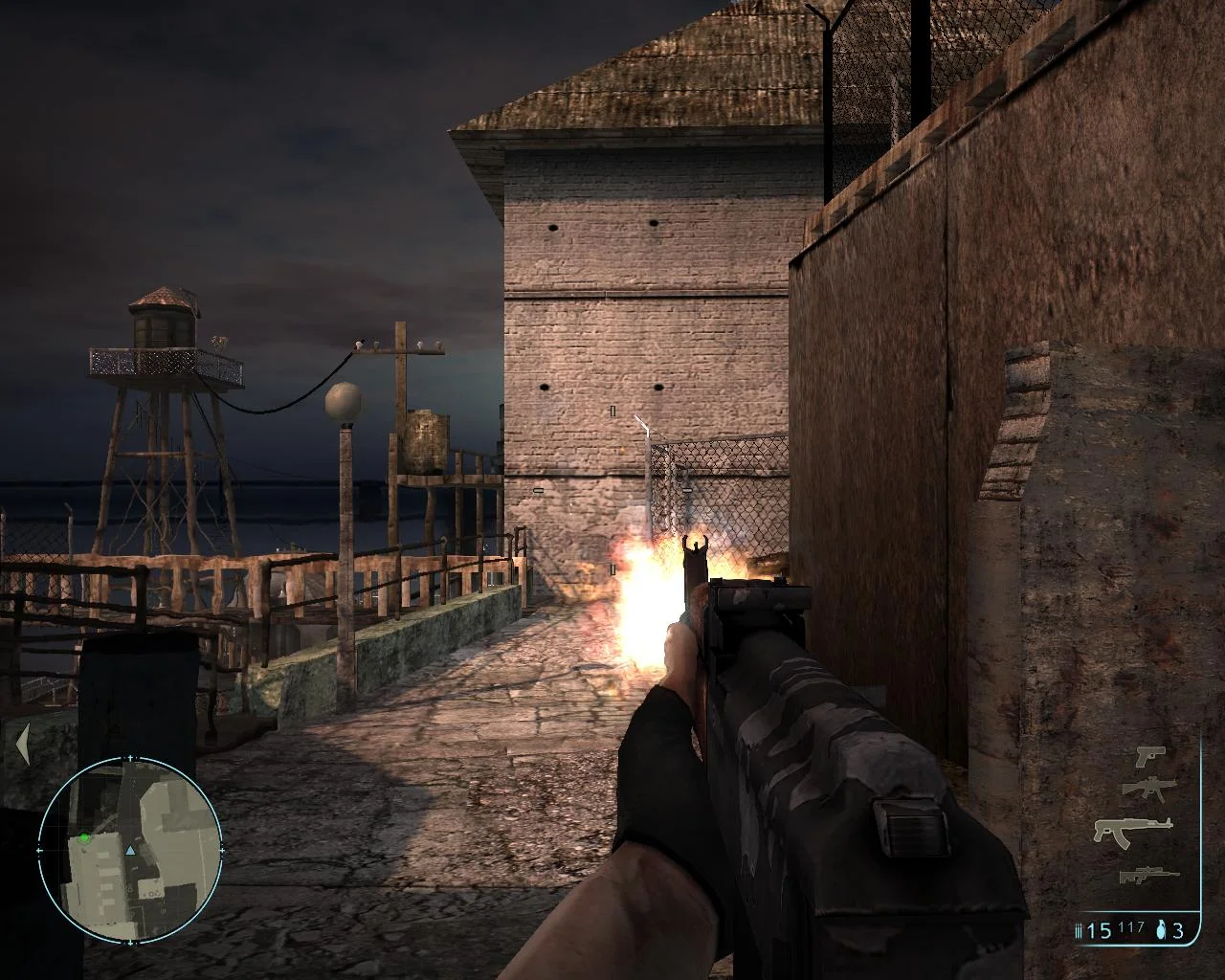1225x980 pixels.
Task: Click the green objective dot on the minimap
Action: coord(84,838)
